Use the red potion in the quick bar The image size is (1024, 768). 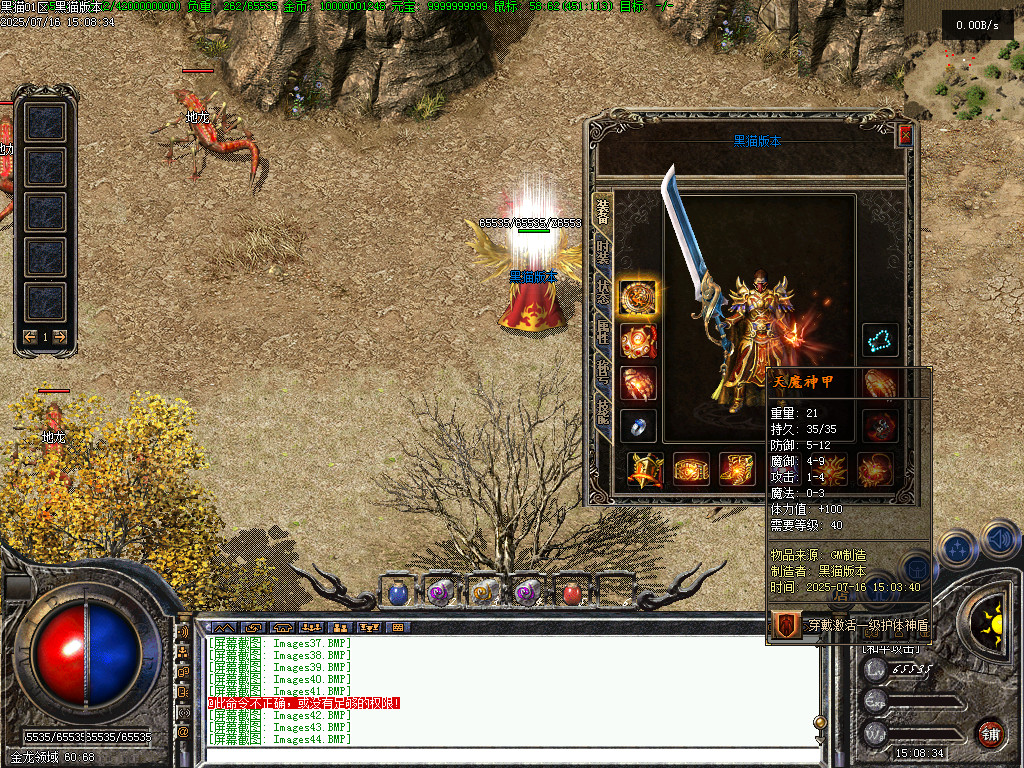(572, 593)
